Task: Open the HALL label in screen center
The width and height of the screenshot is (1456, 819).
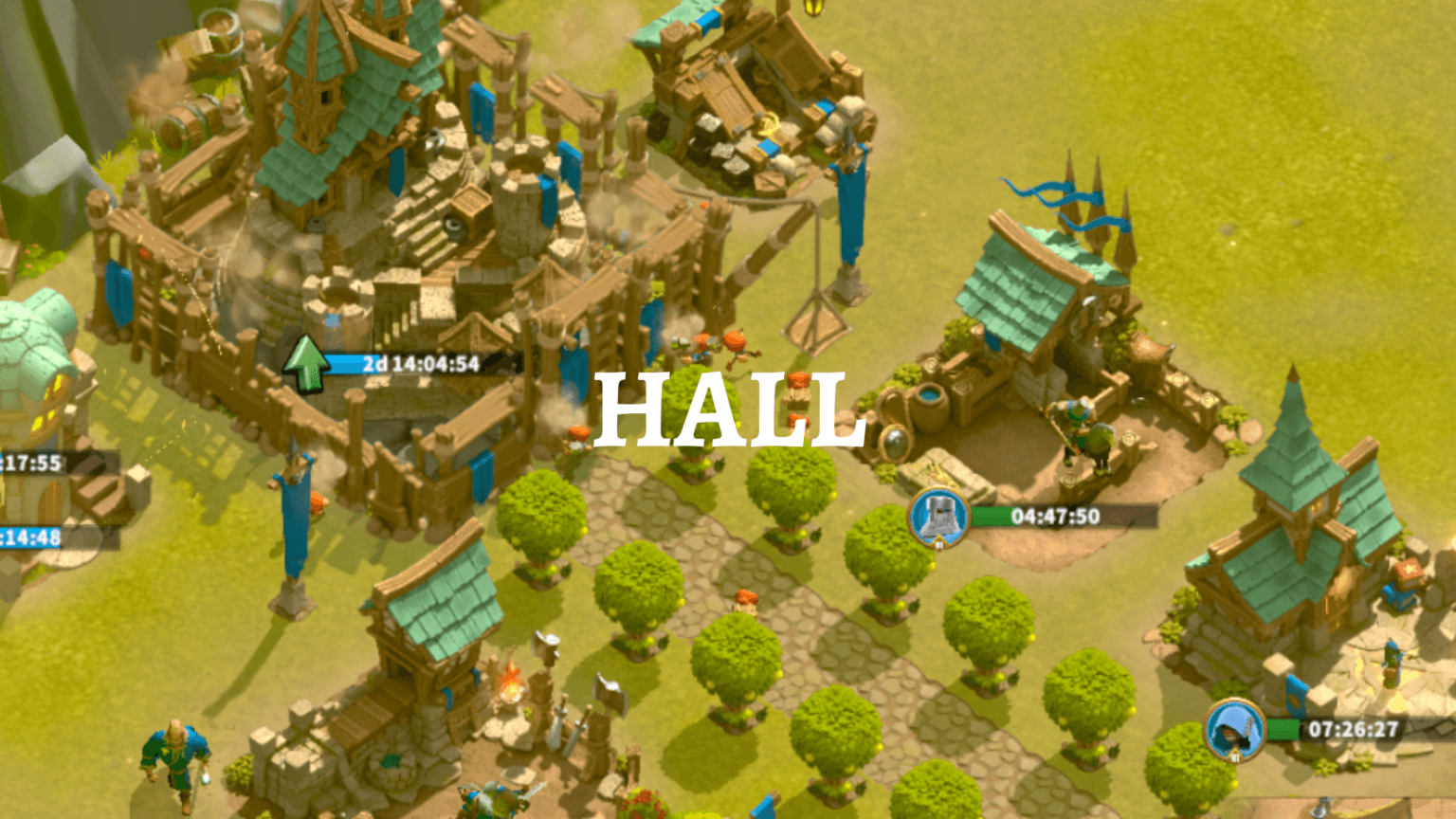Action: pos(735,409)
